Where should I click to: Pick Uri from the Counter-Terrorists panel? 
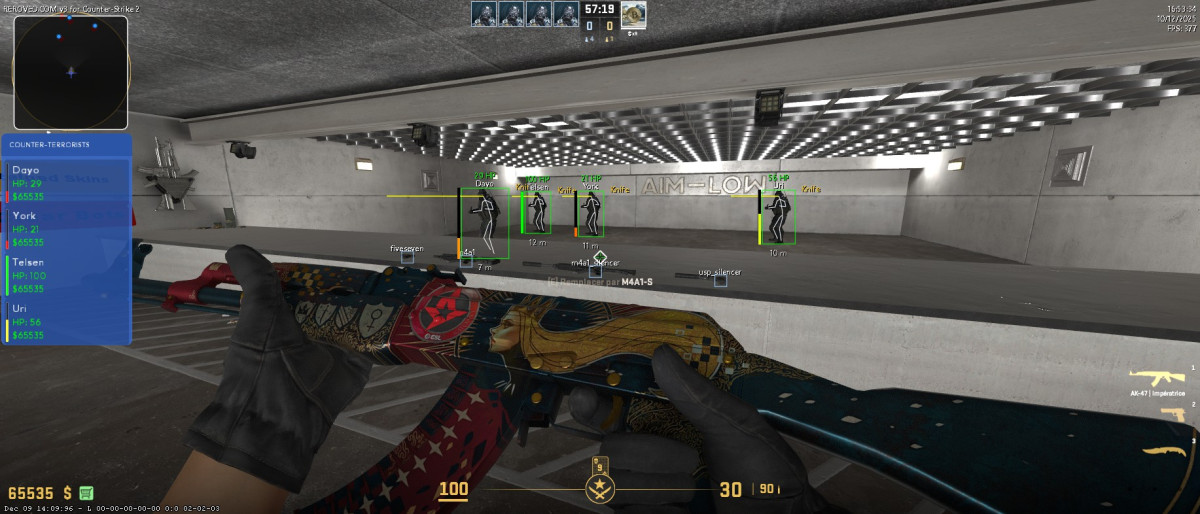pyautogui.click(x=68, y=321)
